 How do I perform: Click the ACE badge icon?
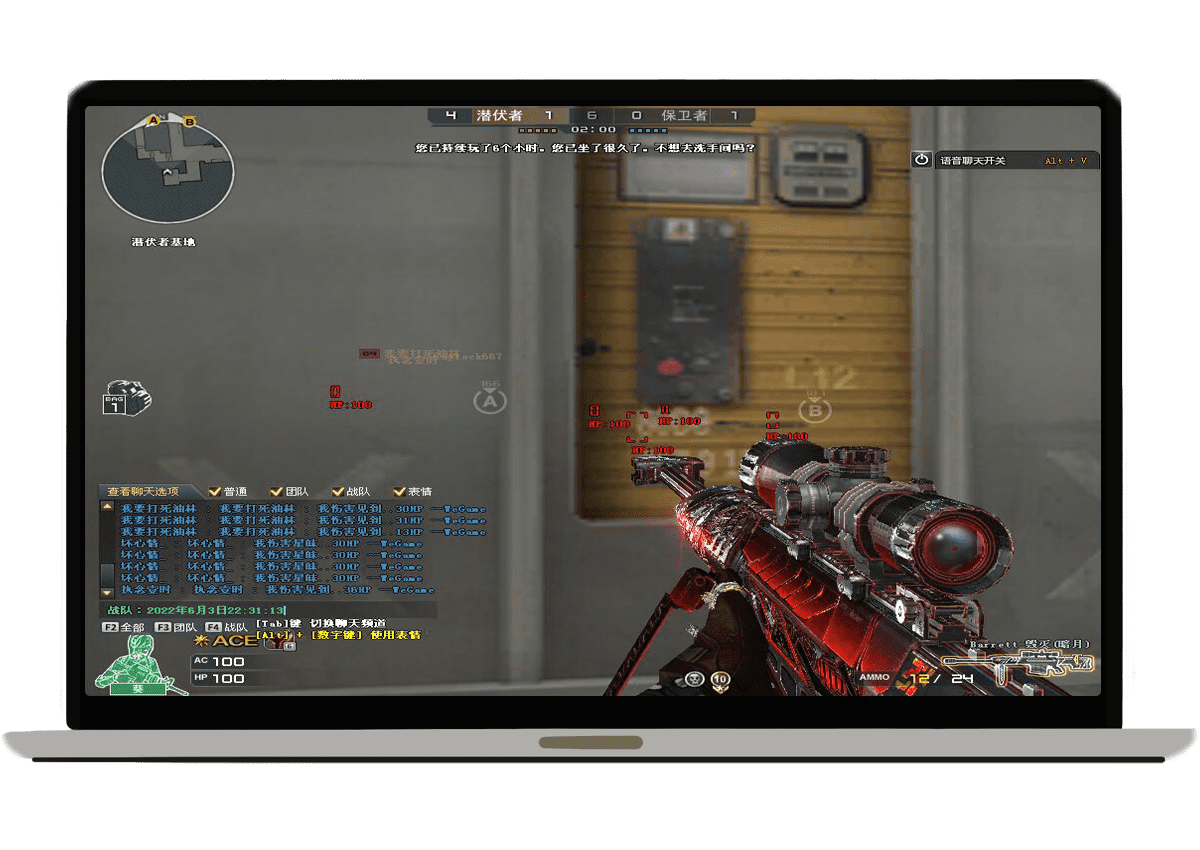point(228,640)
